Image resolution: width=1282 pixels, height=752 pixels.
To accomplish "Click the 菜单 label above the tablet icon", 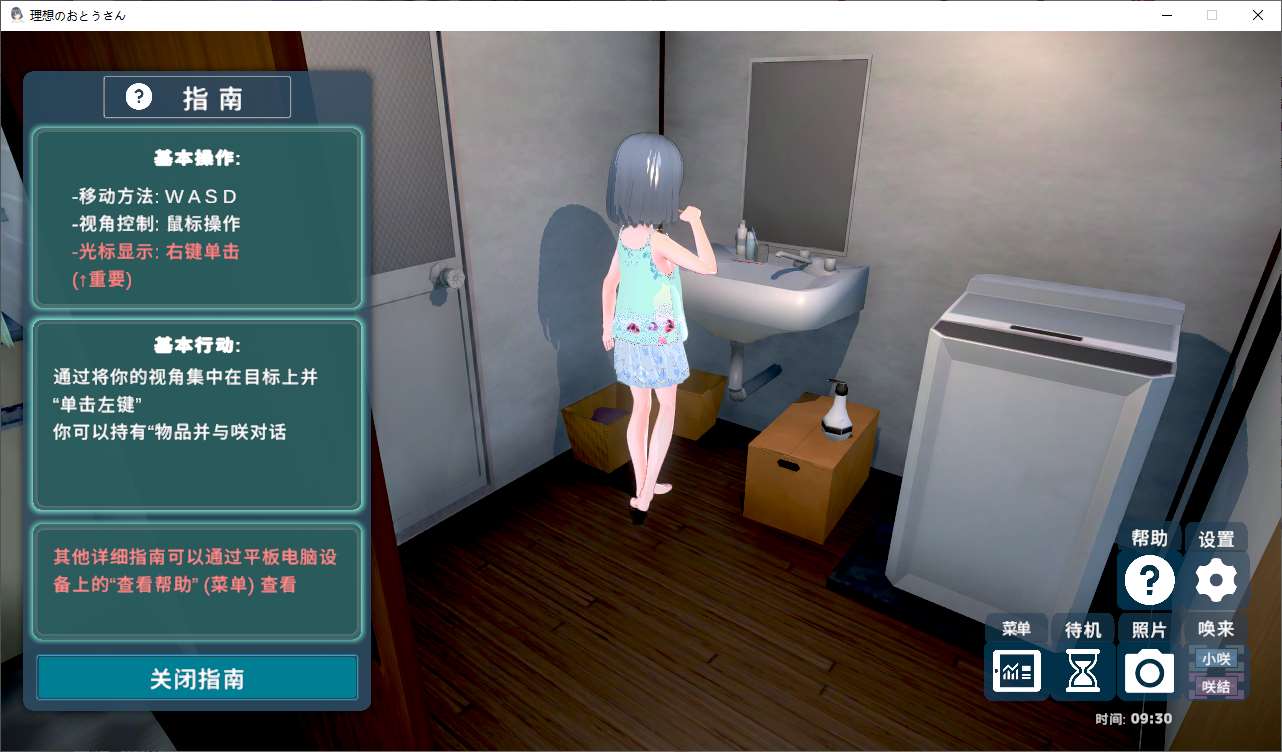I will (x=1016, y=629).
